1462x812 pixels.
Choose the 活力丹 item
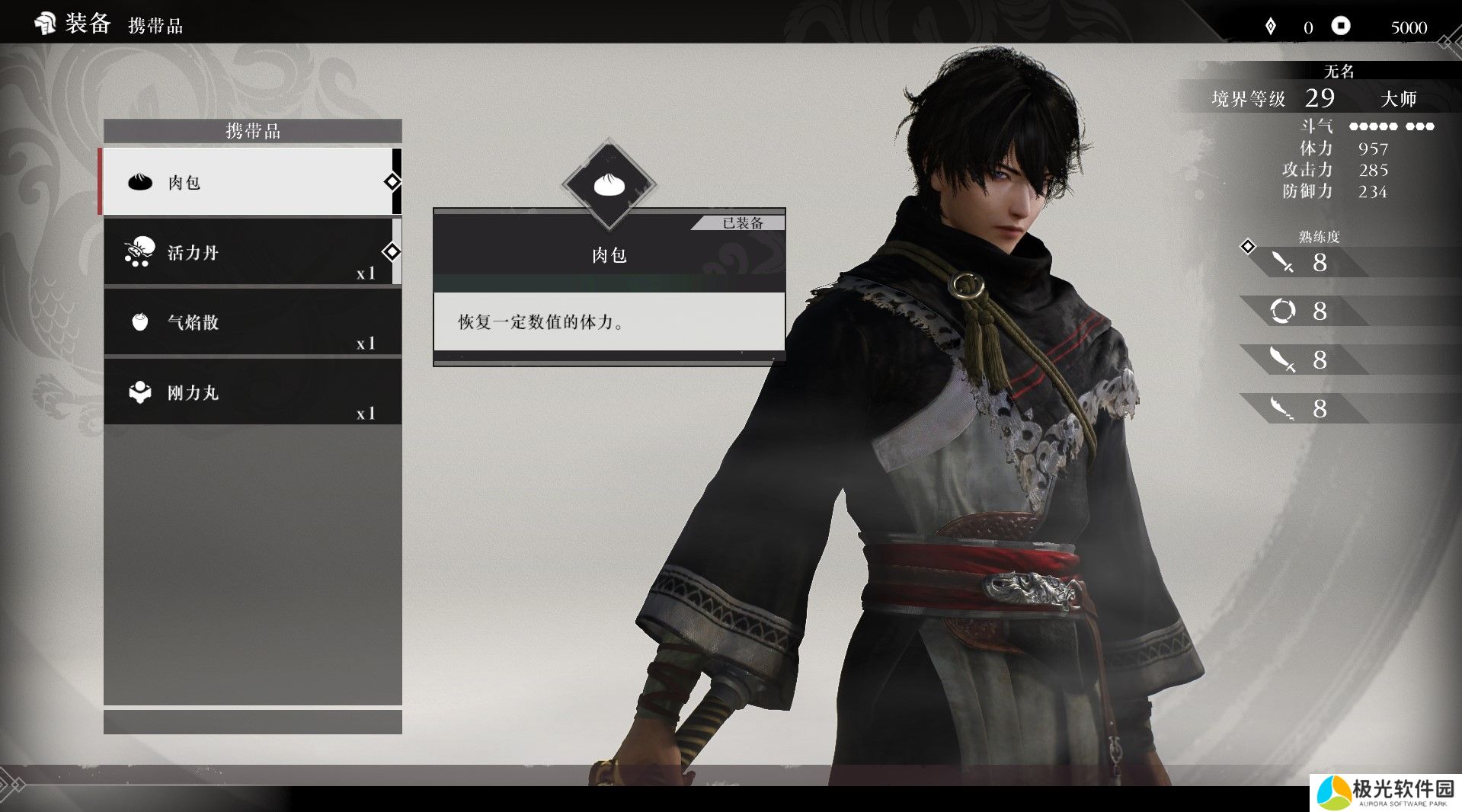(x=251, y=252)
